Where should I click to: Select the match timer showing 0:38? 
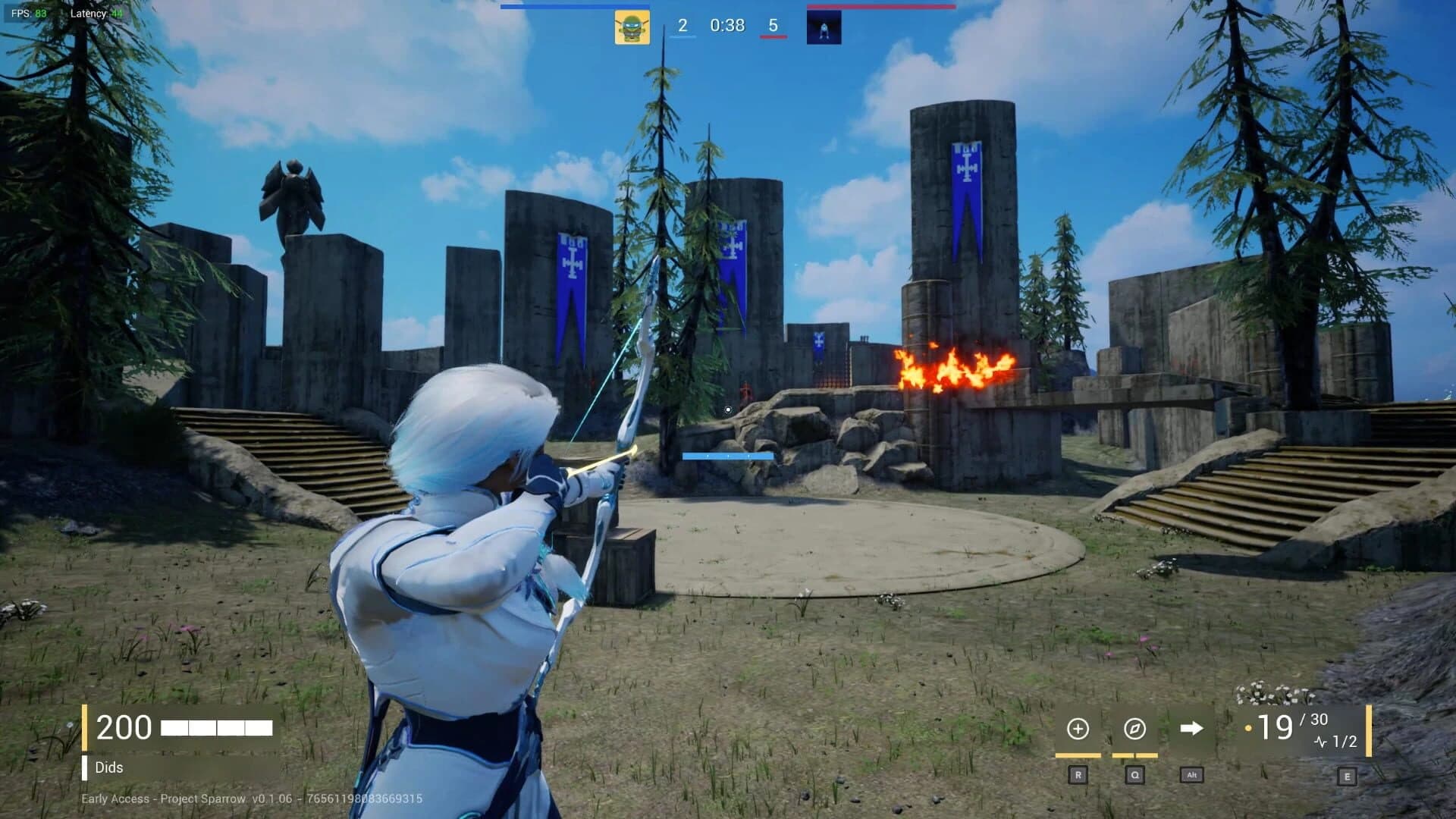[x=726, y=25]
